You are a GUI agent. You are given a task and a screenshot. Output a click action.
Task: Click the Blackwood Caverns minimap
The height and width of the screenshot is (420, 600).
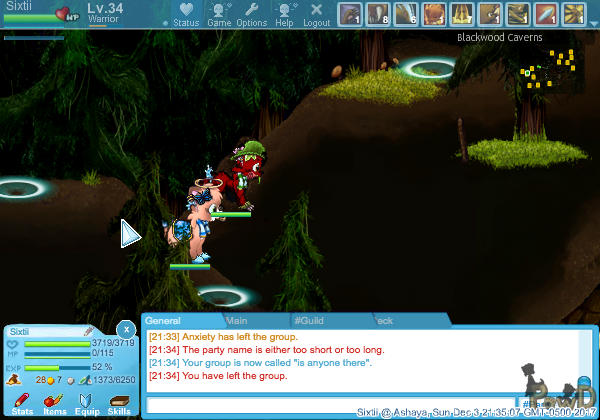click(545, 72)
